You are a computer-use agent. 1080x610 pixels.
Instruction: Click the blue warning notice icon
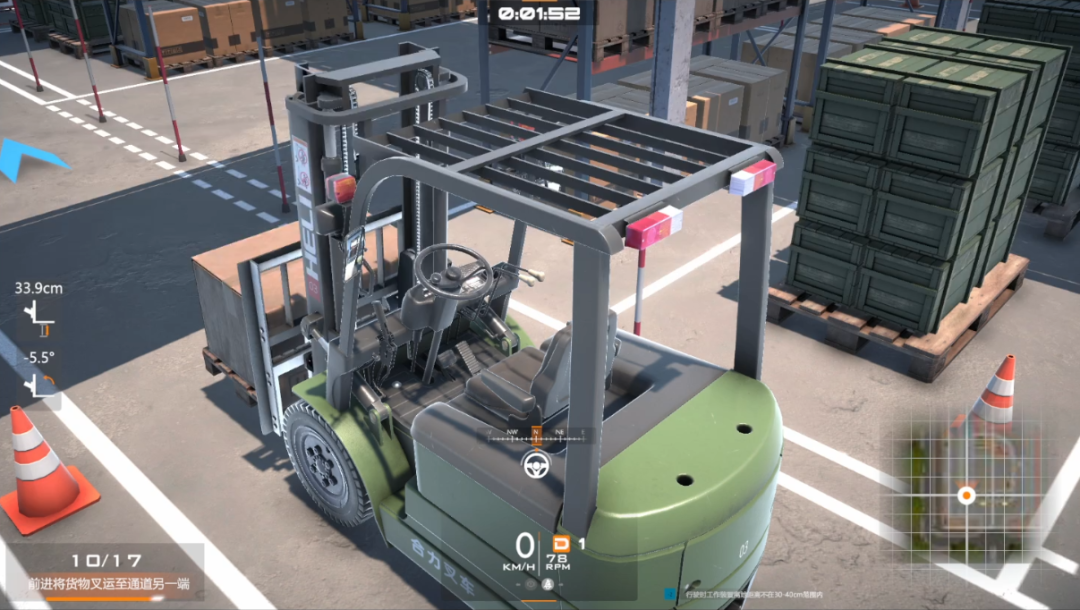[668, 593]
